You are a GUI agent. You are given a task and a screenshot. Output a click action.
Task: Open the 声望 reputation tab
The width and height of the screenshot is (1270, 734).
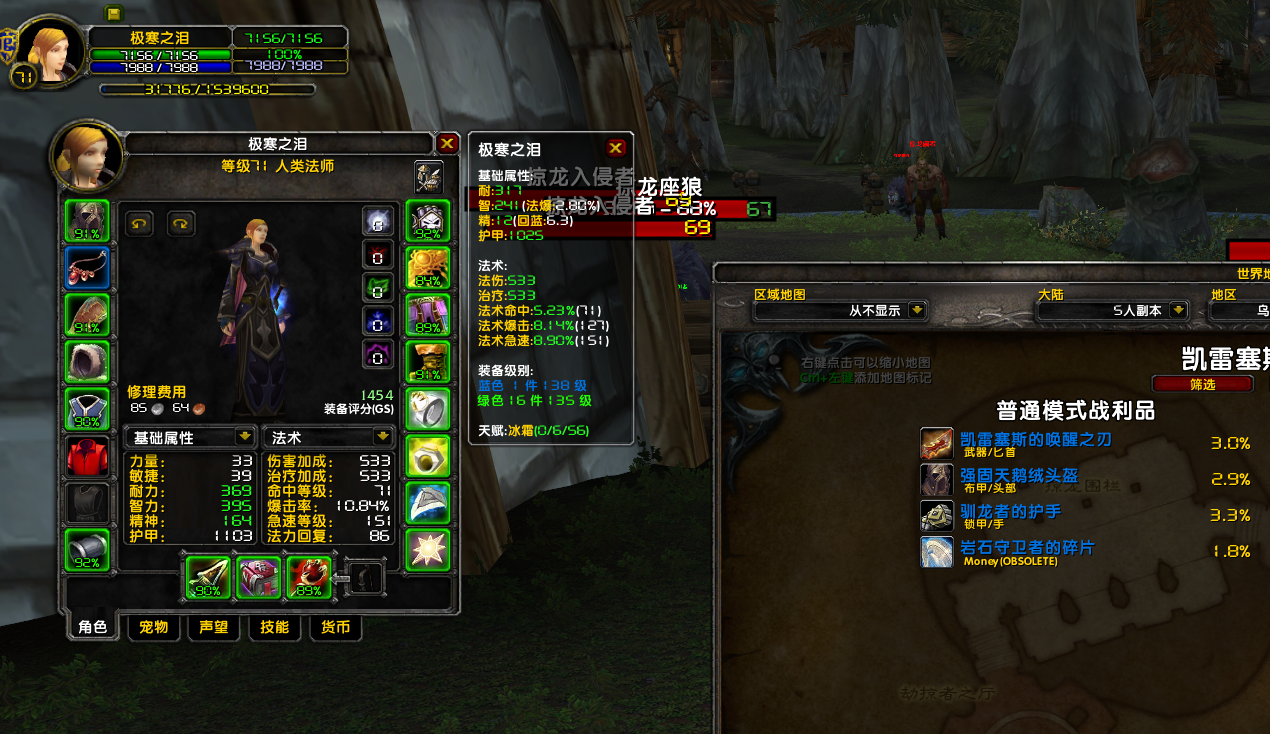214,627
